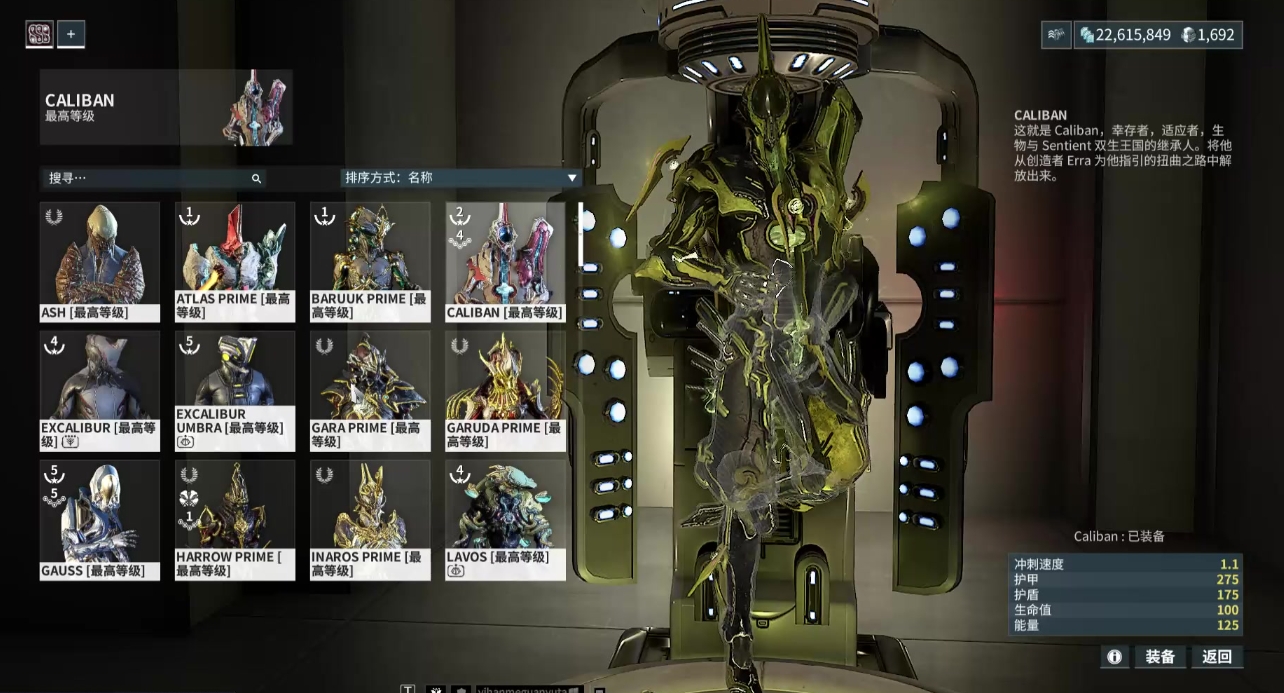Choose the Garuda Prime warframe tile
Viewport: 1284px width, 693px height.
tap(505, 391)
